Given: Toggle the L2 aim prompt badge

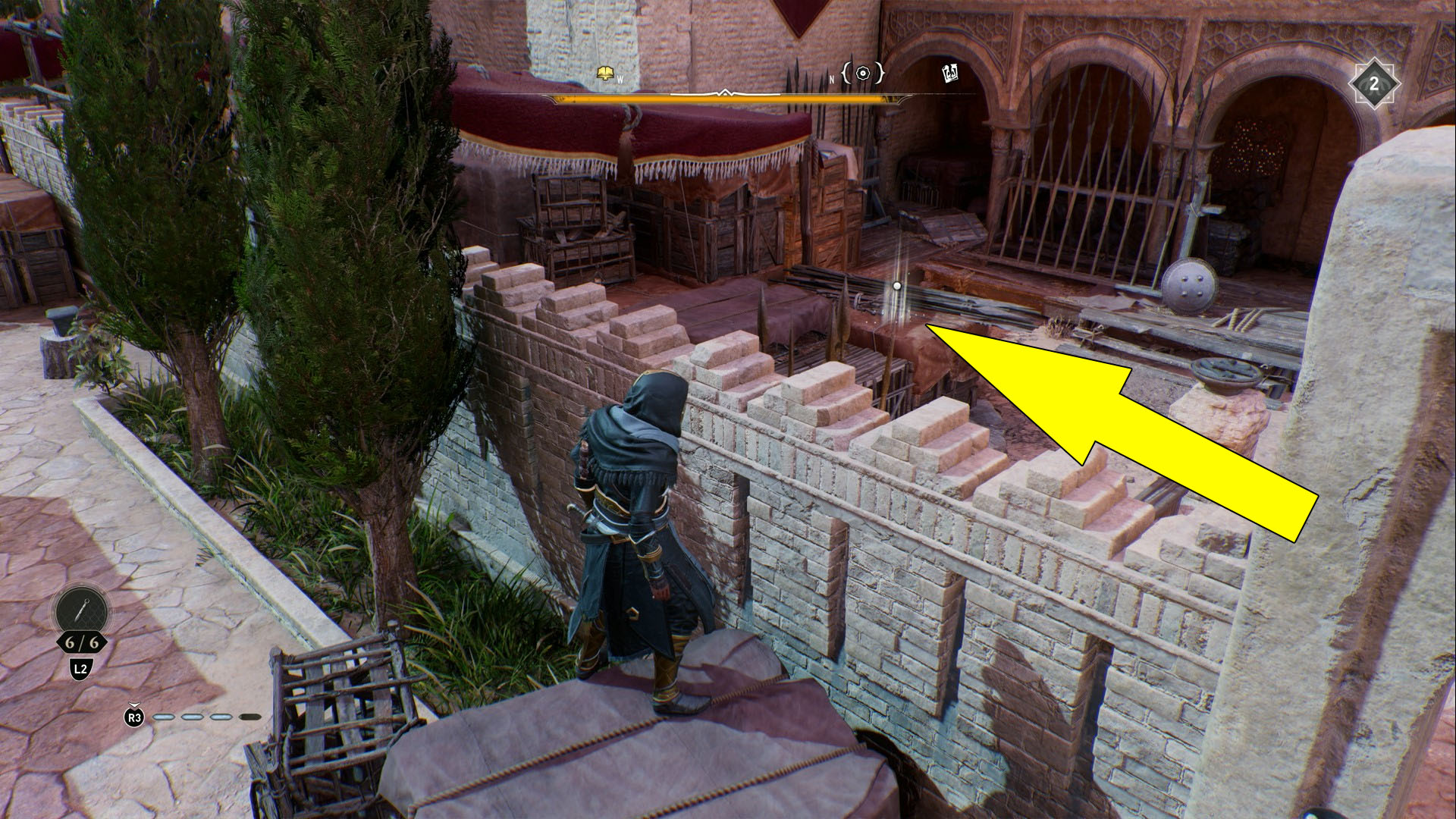Looking at the screenshot, I should 80,668.
